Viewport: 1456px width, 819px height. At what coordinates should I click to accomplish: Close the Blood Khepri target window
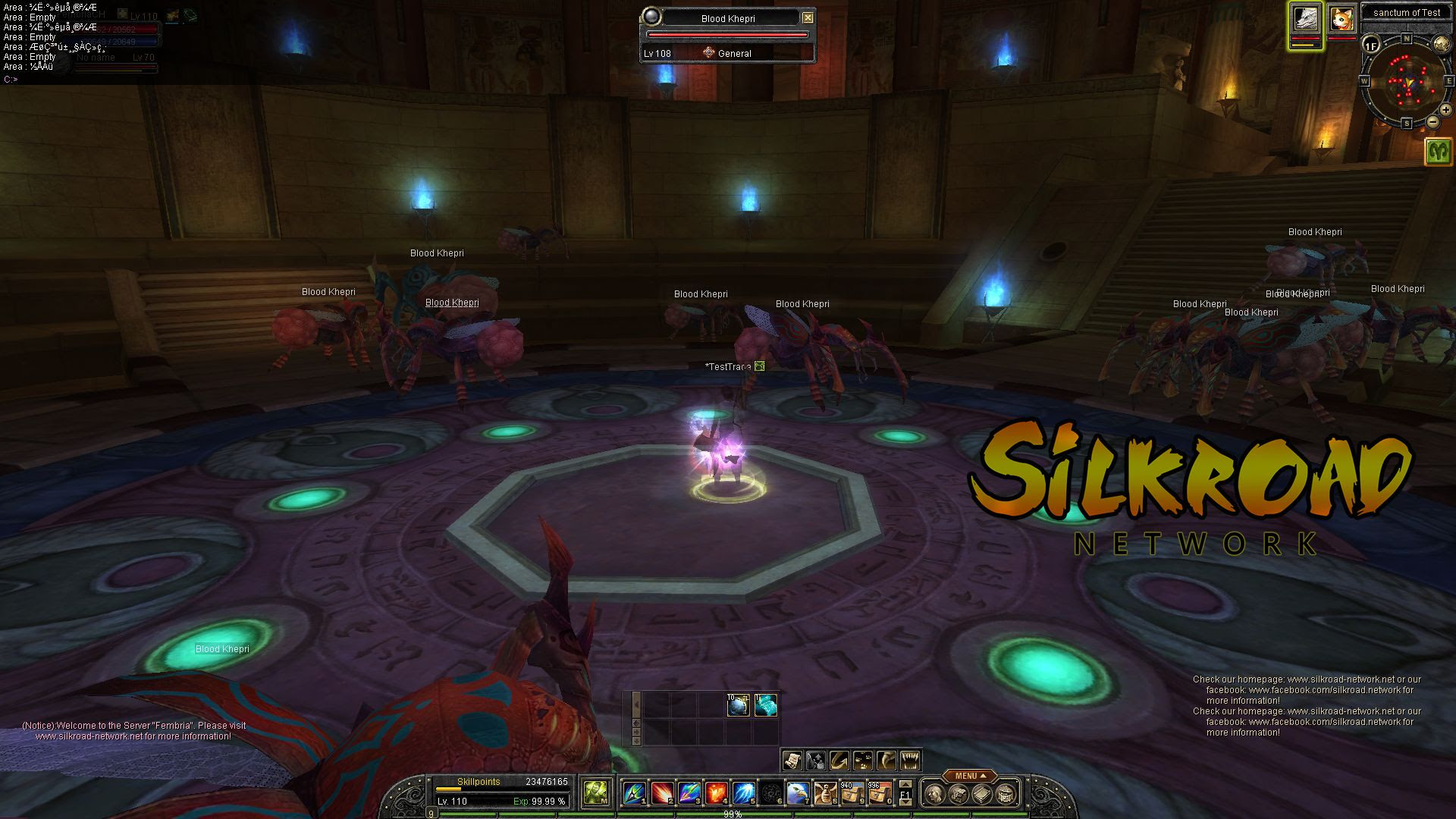click(808, 17)
